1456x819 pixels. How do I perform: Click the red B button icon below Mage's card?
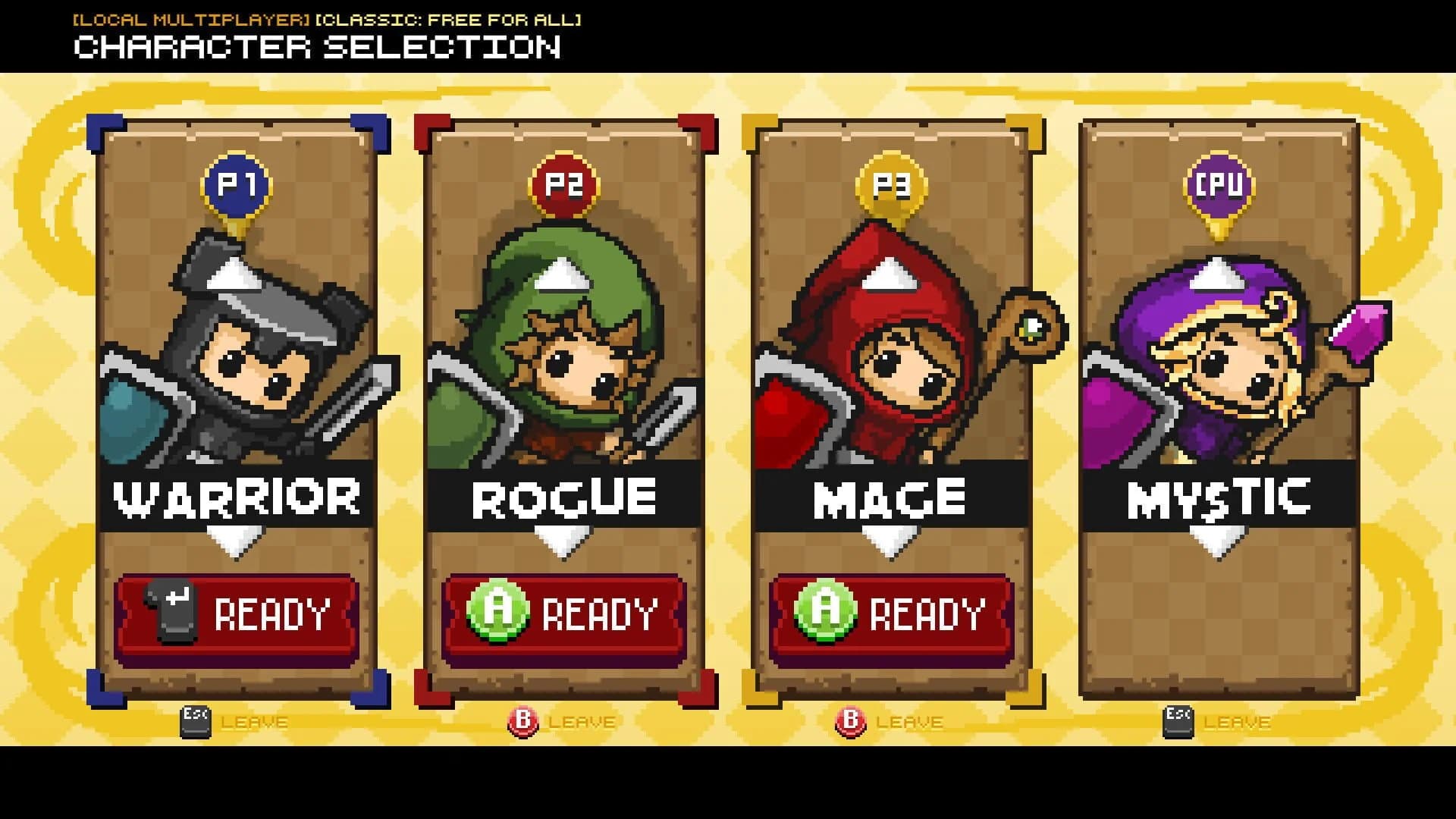(852, 721)
